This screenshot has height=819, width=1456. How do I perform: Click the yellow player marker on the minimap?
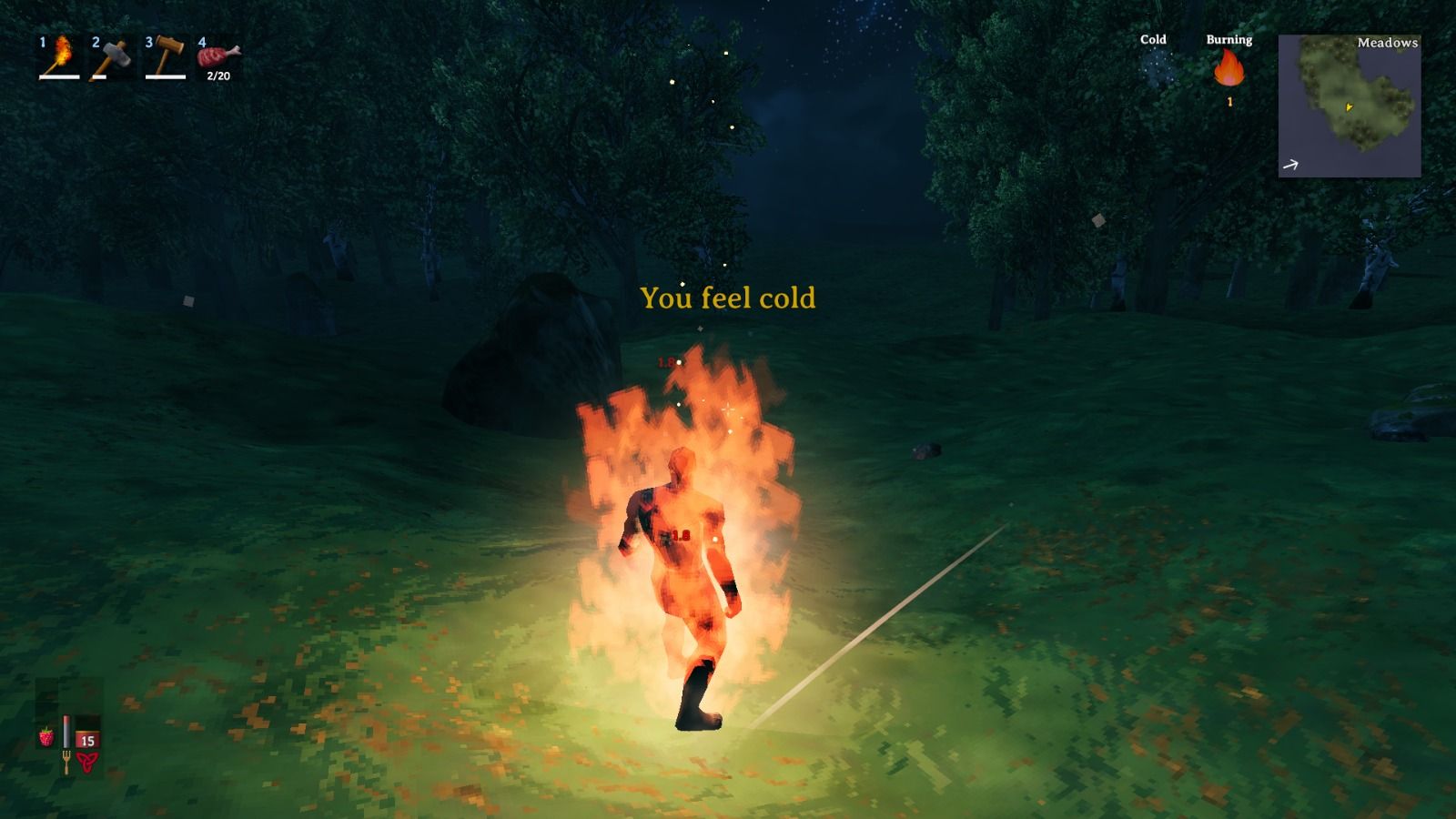1349,106
